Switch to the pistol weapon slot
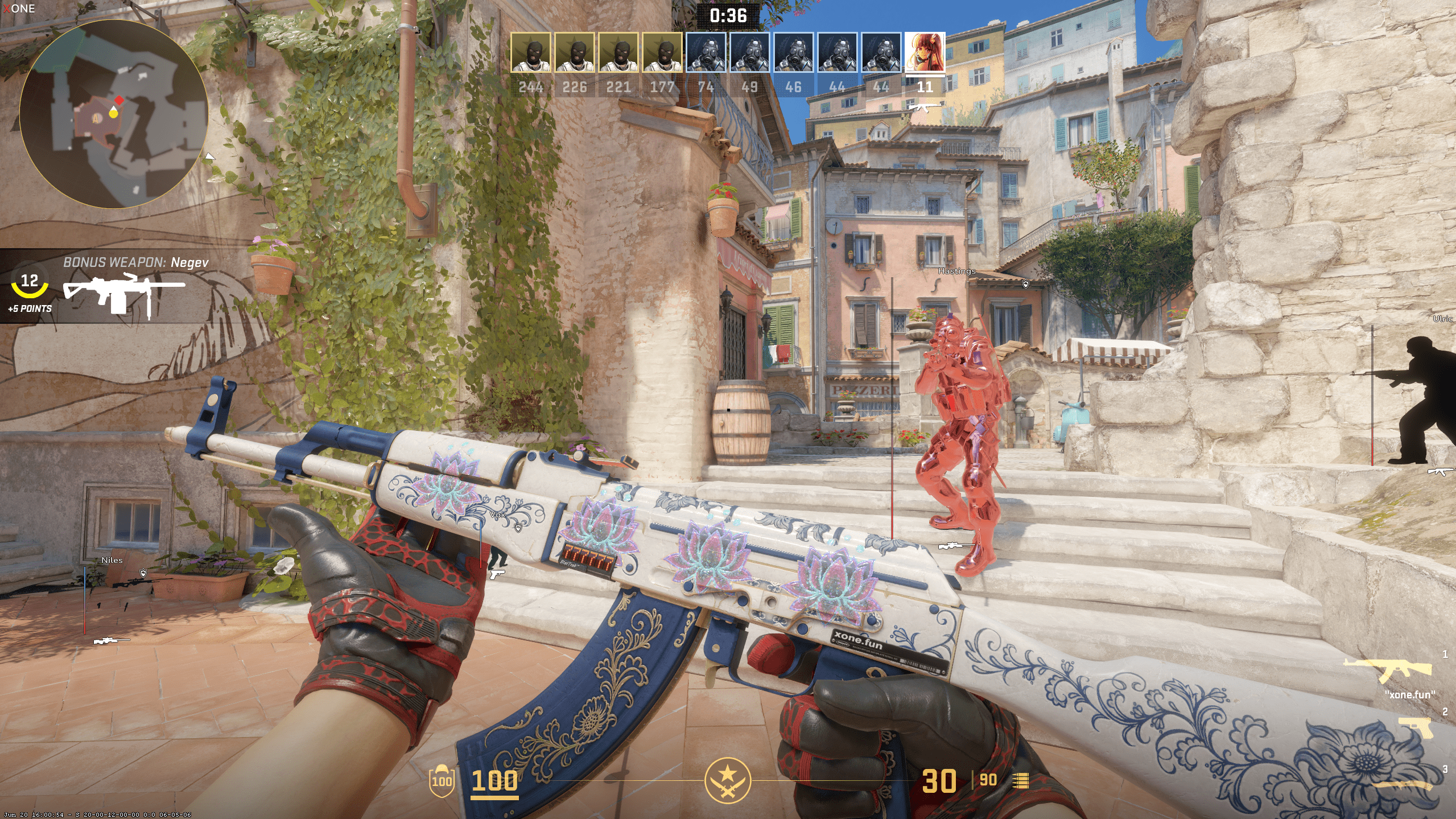Screen dimensions: 1456x819 point(1414,727)
